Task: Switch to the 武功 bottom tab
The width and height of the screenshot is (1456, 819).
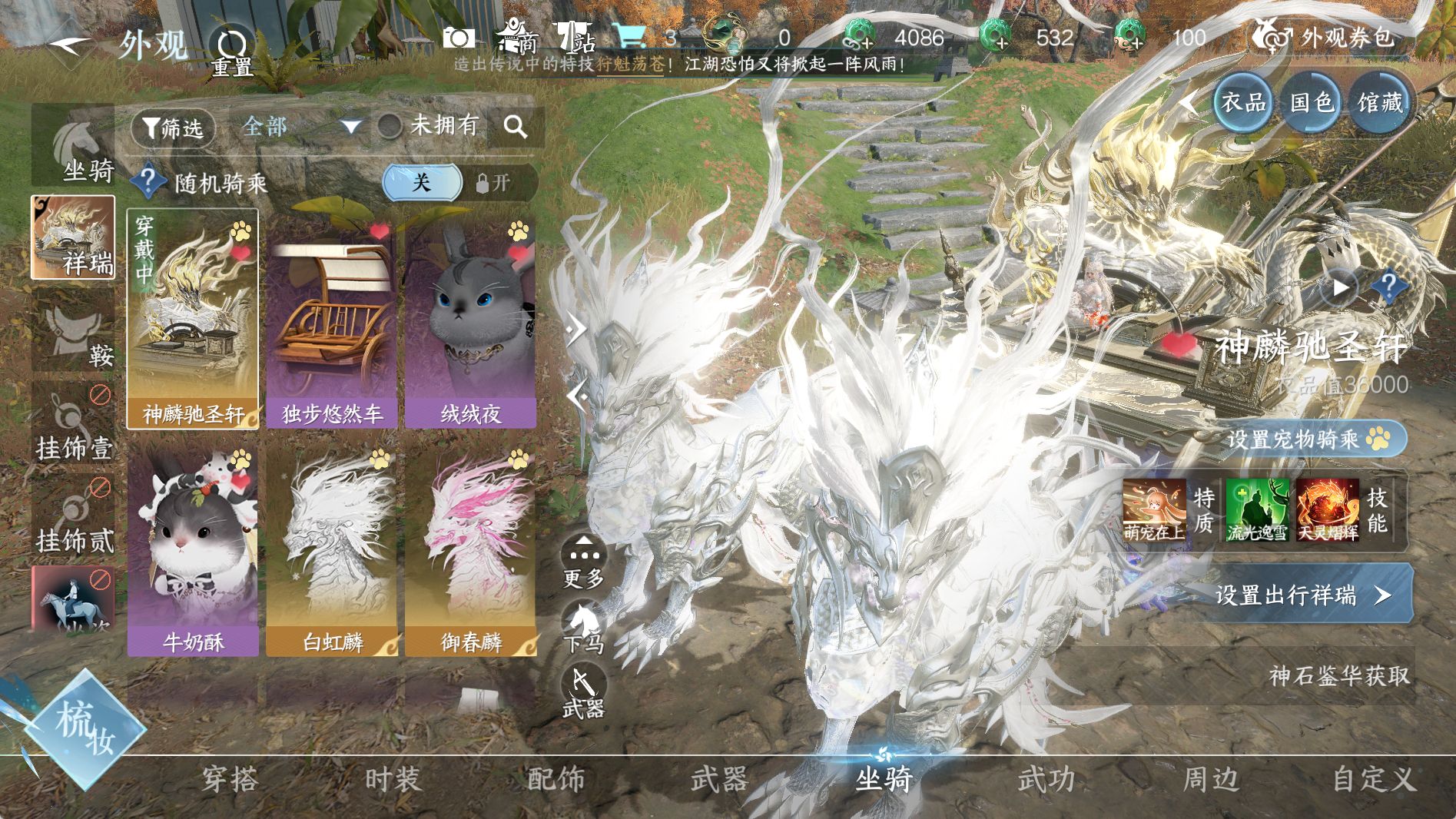Action: [1046, 780]
